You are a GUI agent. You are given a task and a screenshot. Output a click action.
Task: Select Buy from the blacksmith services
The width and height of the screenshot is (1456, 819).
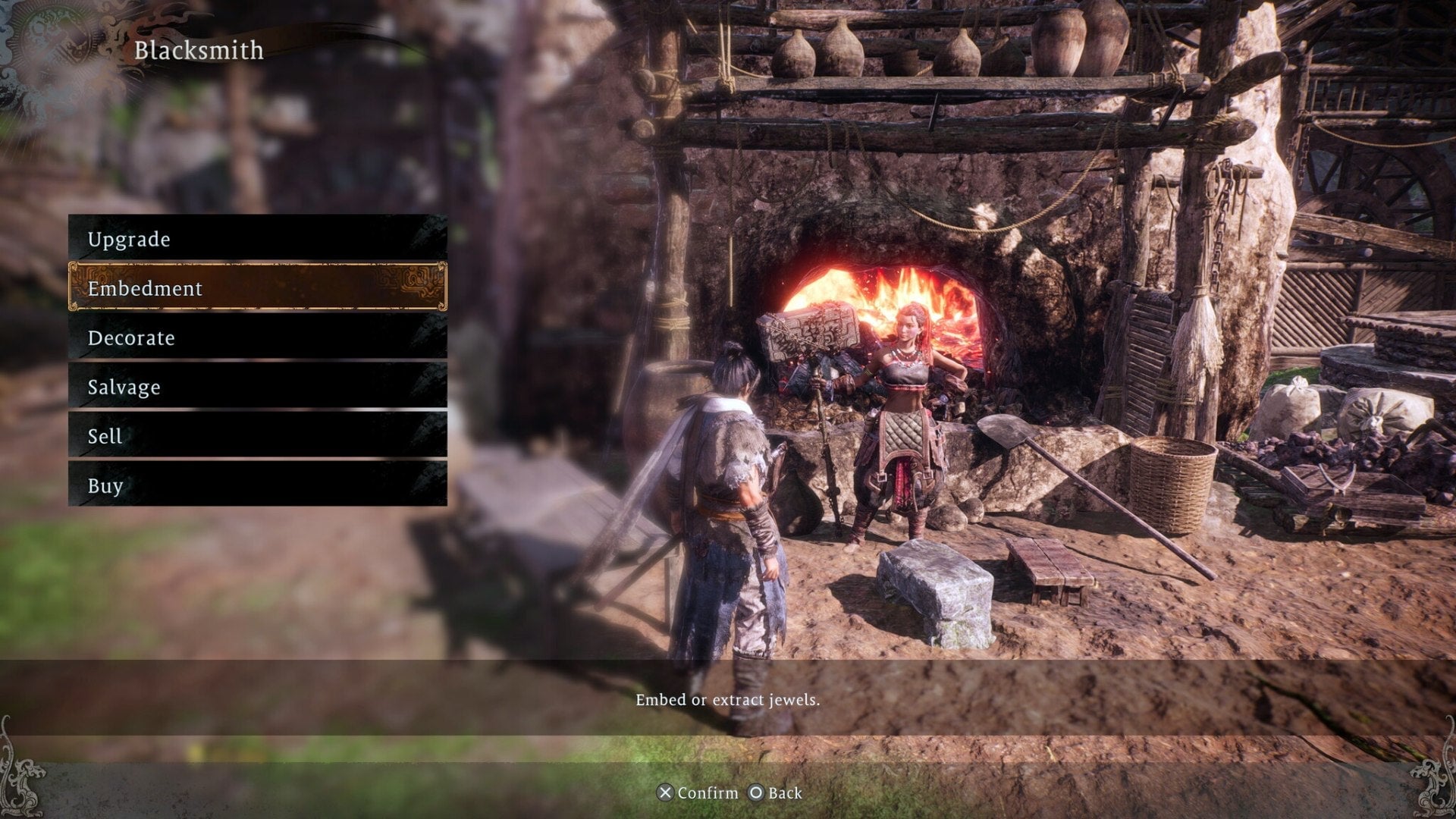tap(107, 485)
